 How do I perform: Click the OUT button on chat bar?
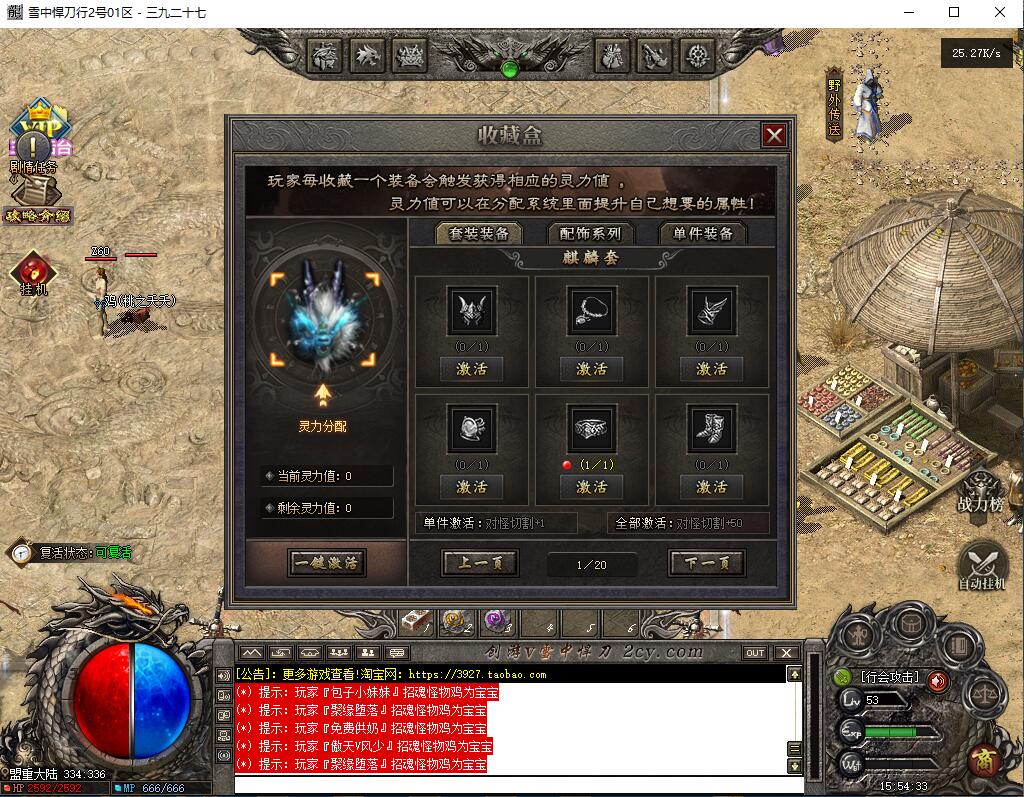(x=755, y=653)
